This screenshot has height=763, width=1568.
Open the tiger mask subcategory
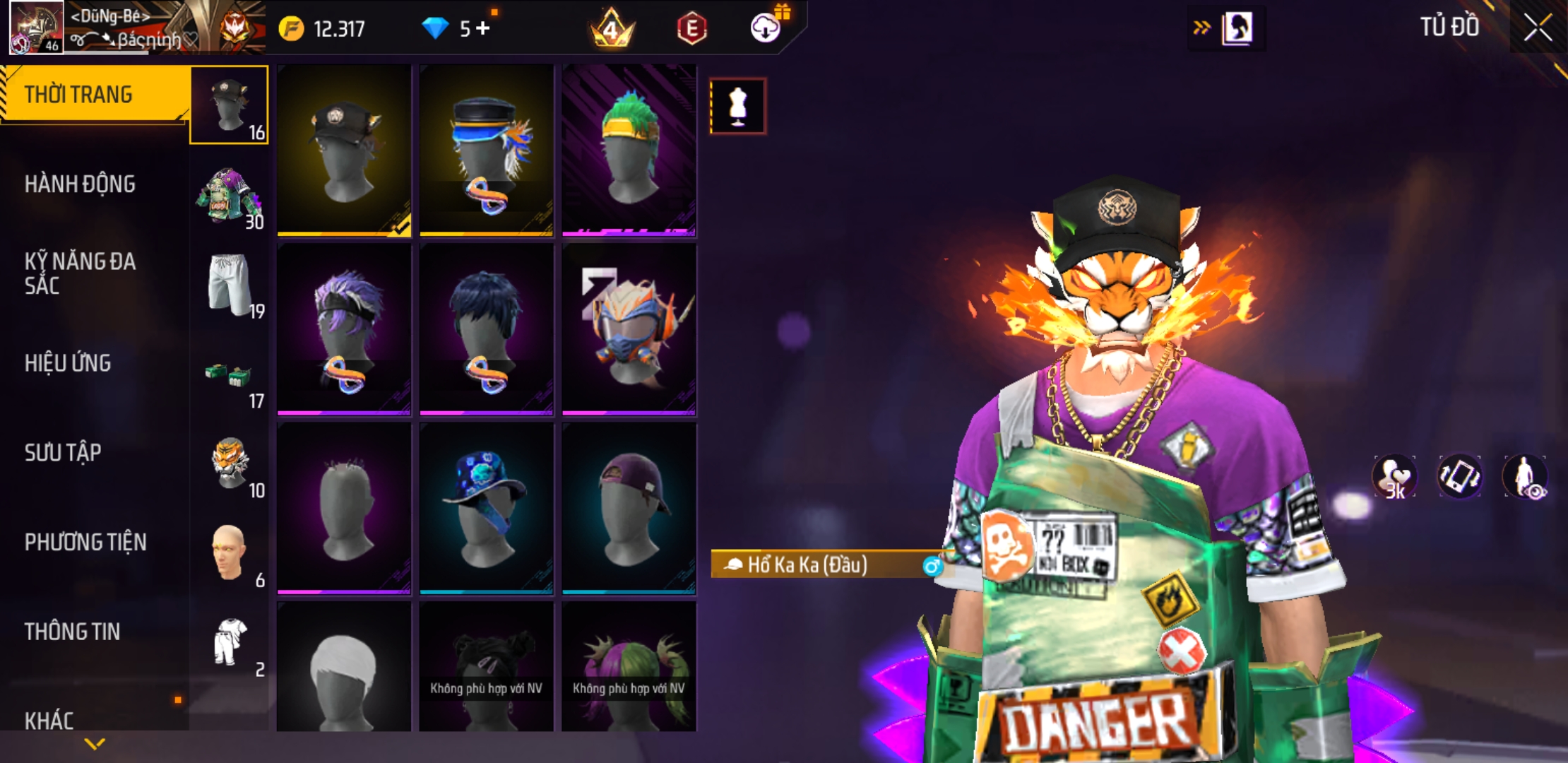point(230,465)
